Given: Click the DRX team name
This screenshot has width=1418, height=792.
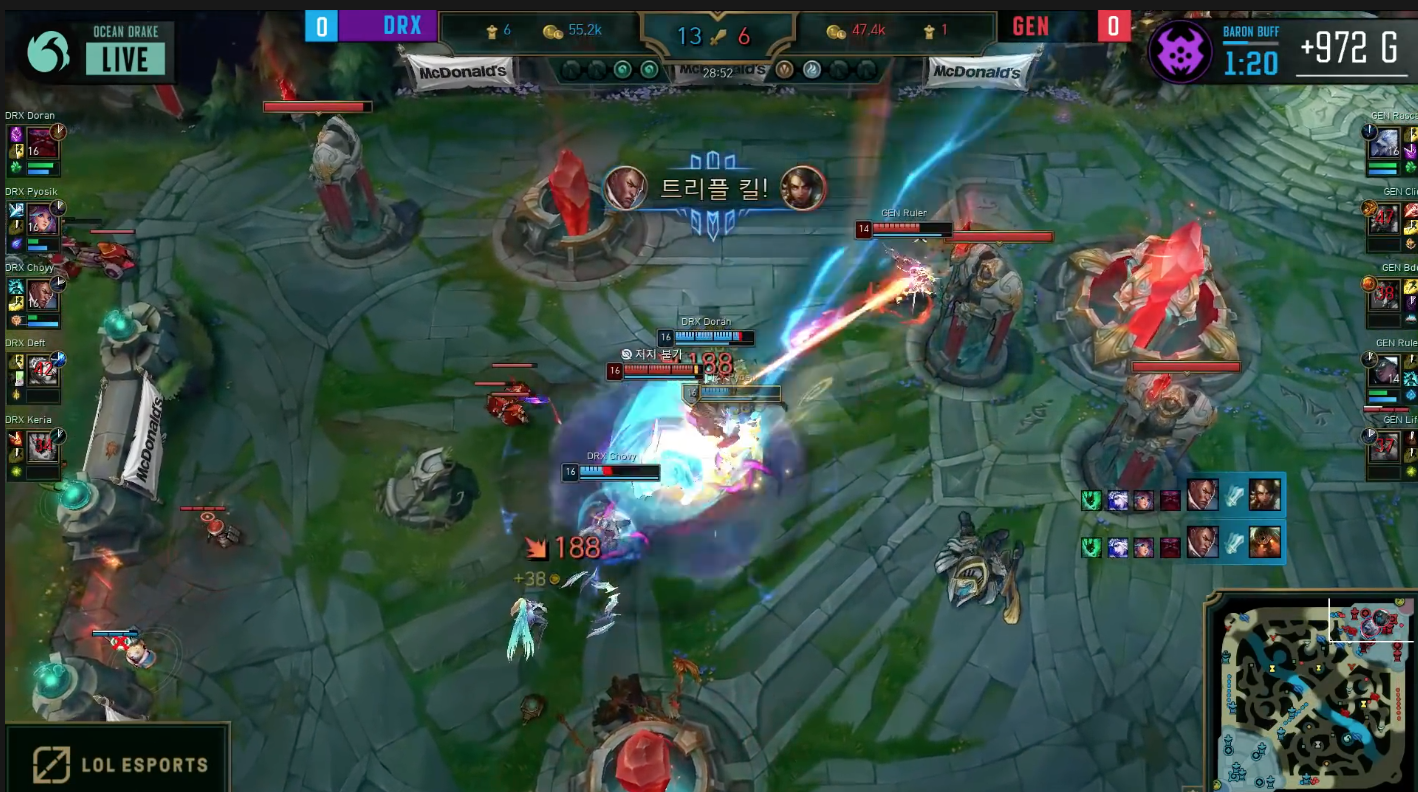Looking at the screenshot, I should 402,26.
